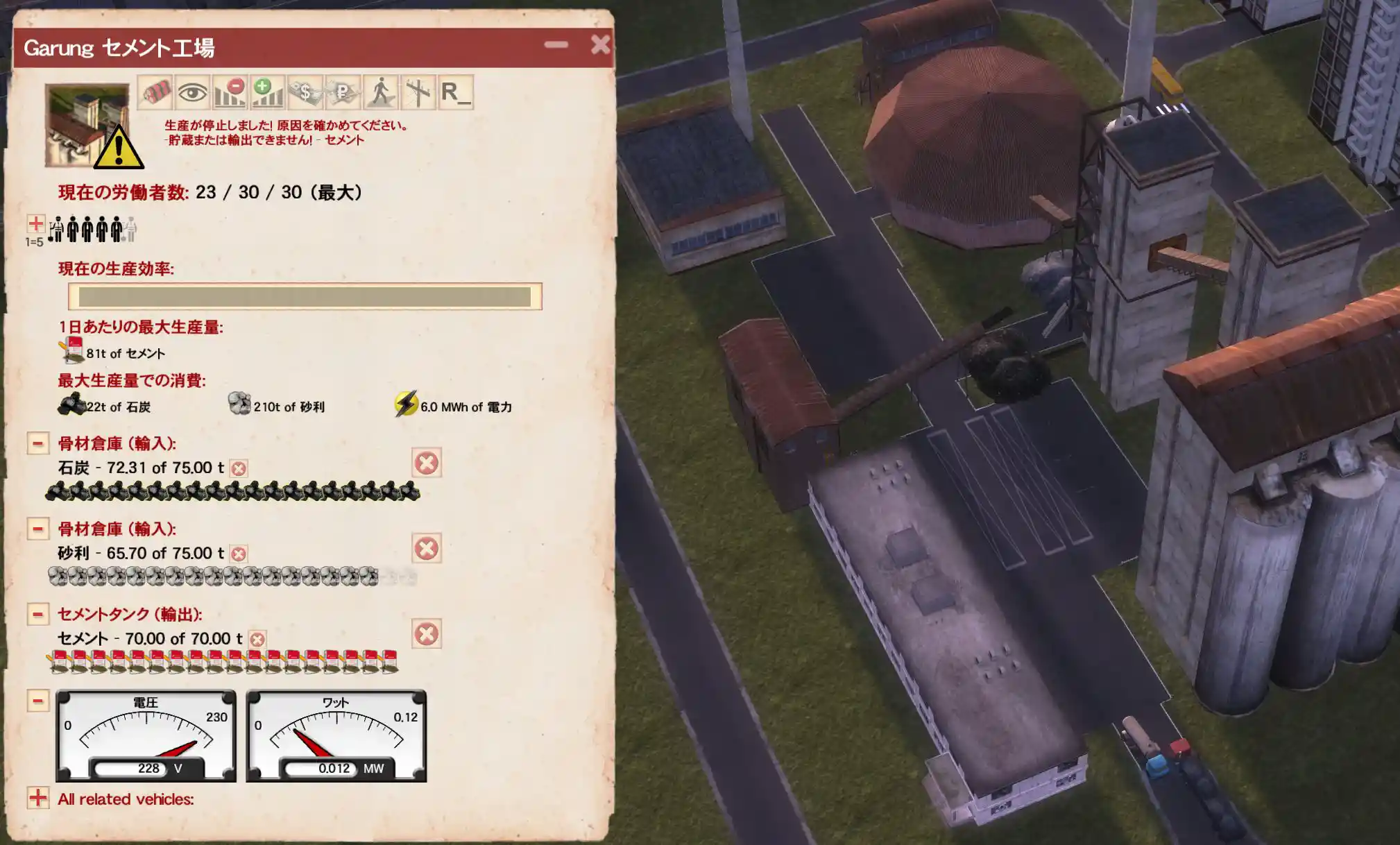The width and height of the screenshot is (1400, 845).
Task: Minimize the cement factory panel
Action: 556,45
